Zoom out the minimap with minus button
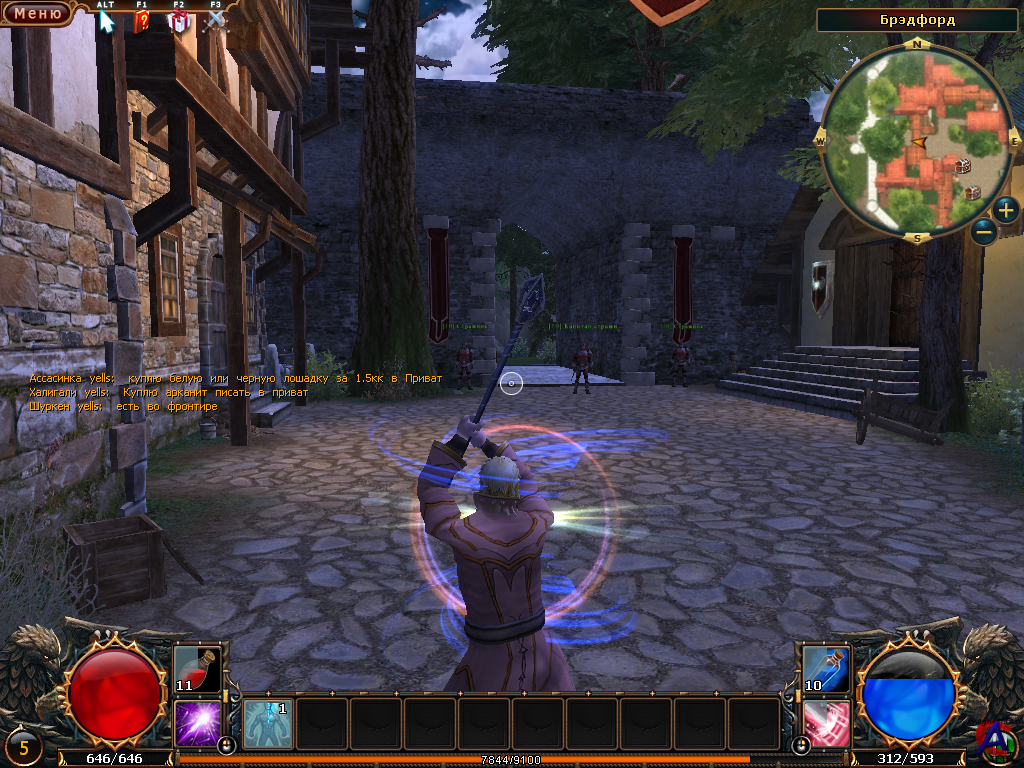This screenshot has height=768, width=1024. tap(983, 232)
